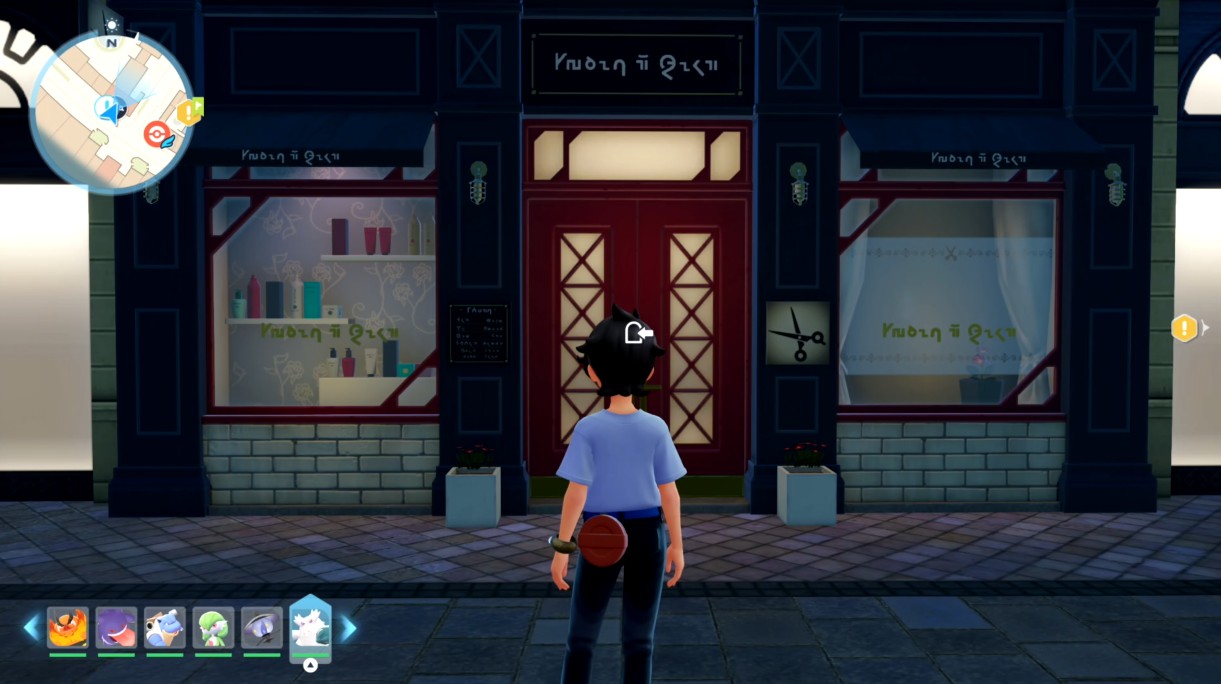Select the highlighted white Pokémon slot
The image size is (1221, 684).
pyautogui.click(x=310, y=629)
